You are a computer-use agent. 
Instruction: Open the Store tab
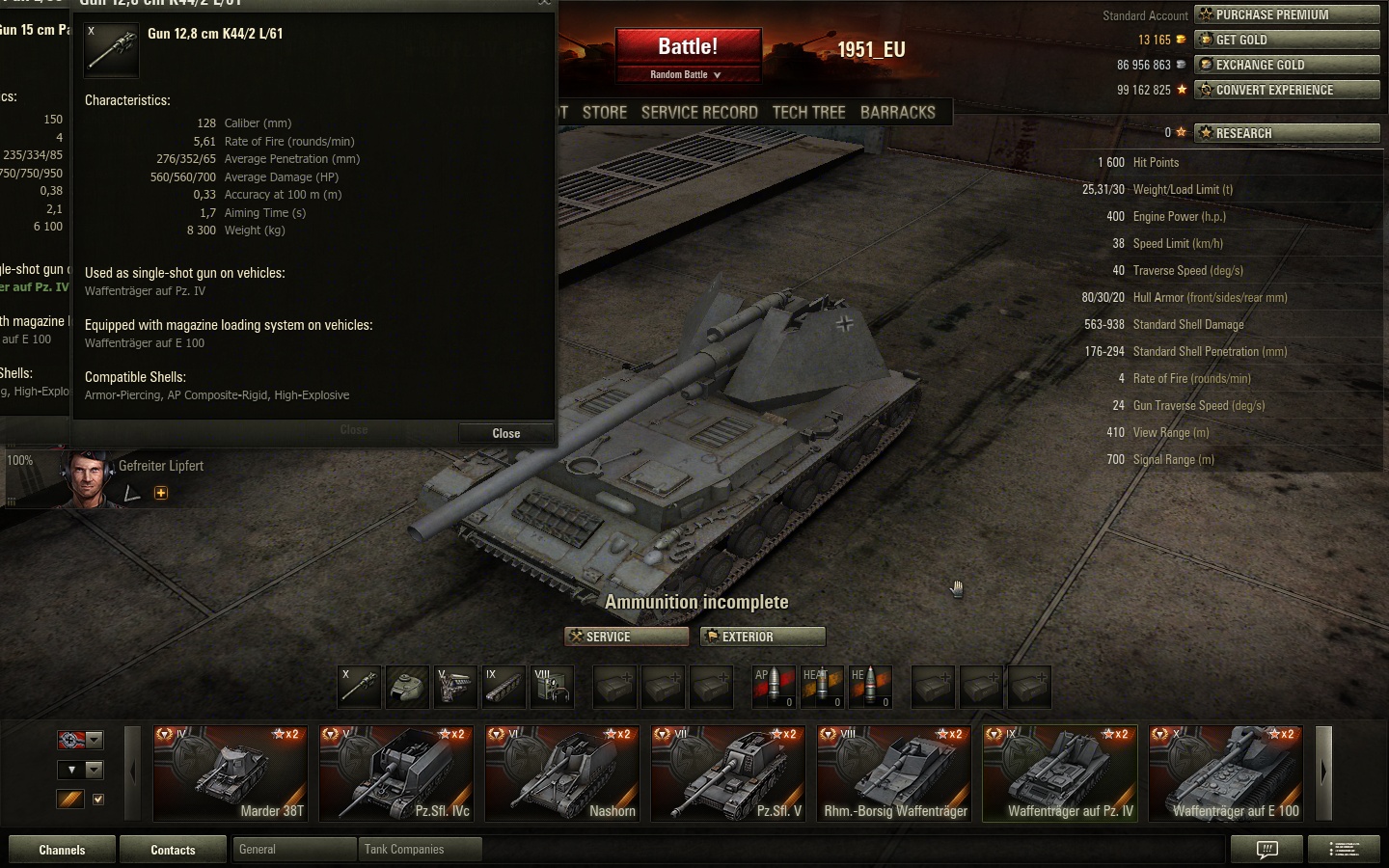605,112
